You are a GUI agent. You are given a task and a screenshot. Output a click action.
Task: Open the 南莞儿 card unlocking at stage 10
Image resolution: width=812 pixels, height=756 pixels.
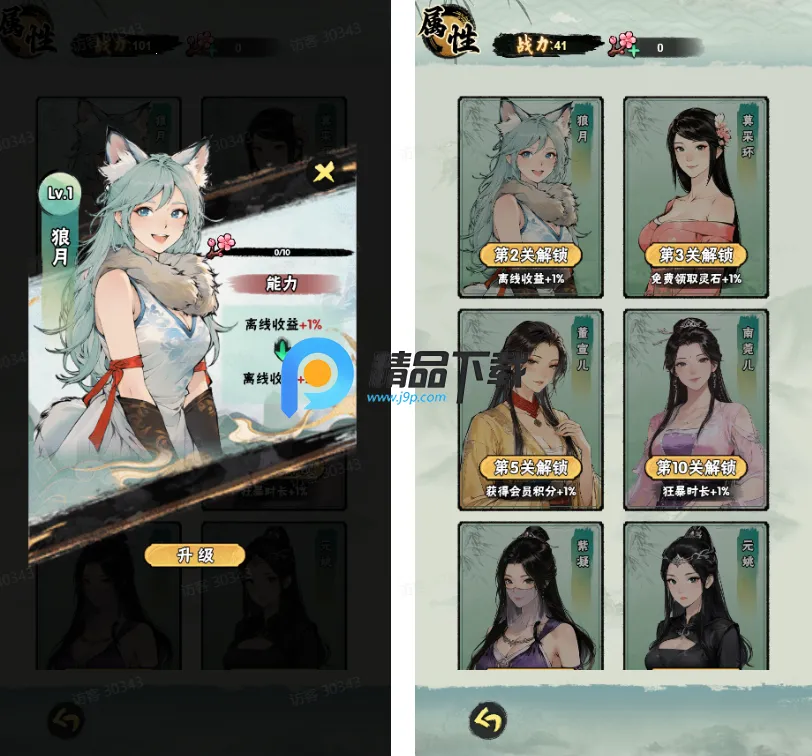click(x=695, y=410)
